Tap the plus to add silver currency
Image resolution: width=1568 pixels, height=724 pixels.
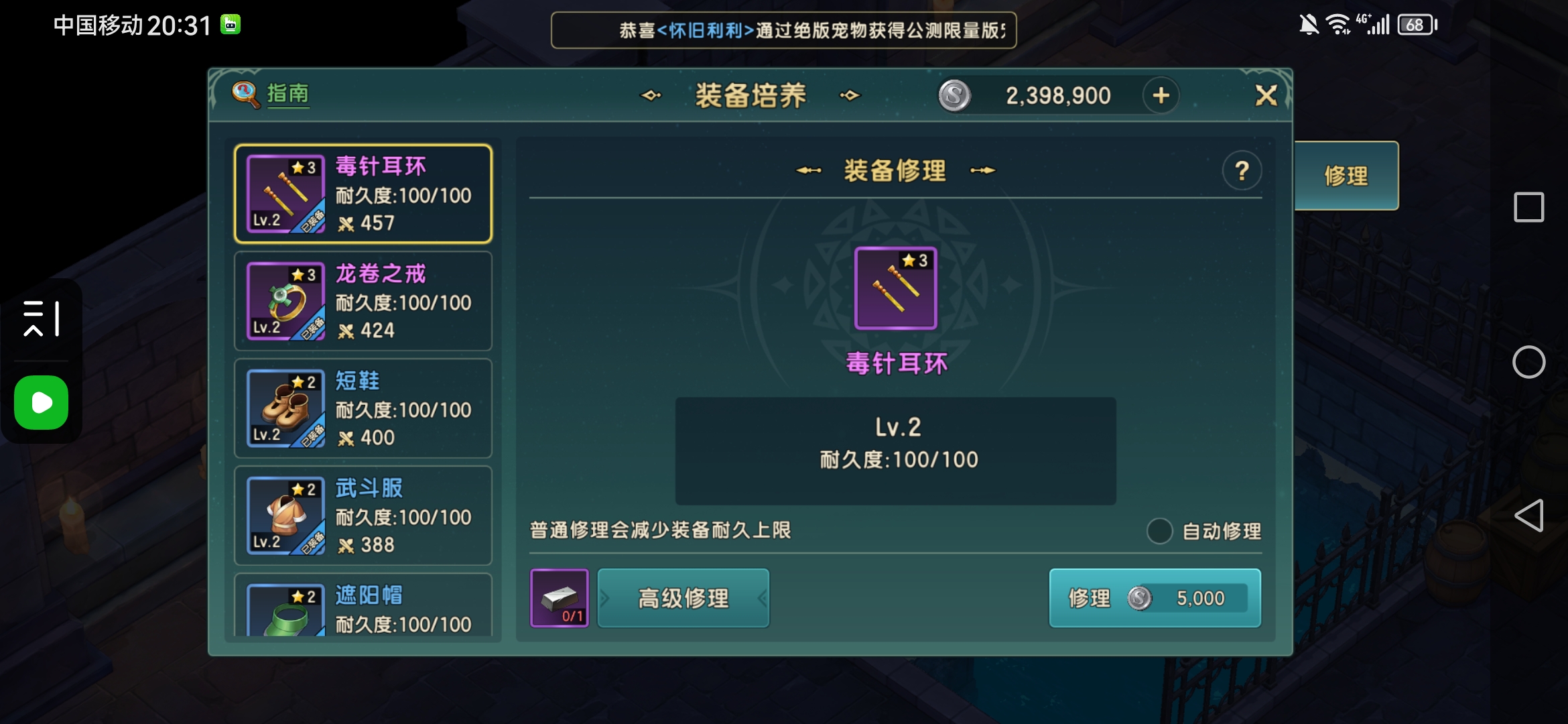[x=1161, y=95]
